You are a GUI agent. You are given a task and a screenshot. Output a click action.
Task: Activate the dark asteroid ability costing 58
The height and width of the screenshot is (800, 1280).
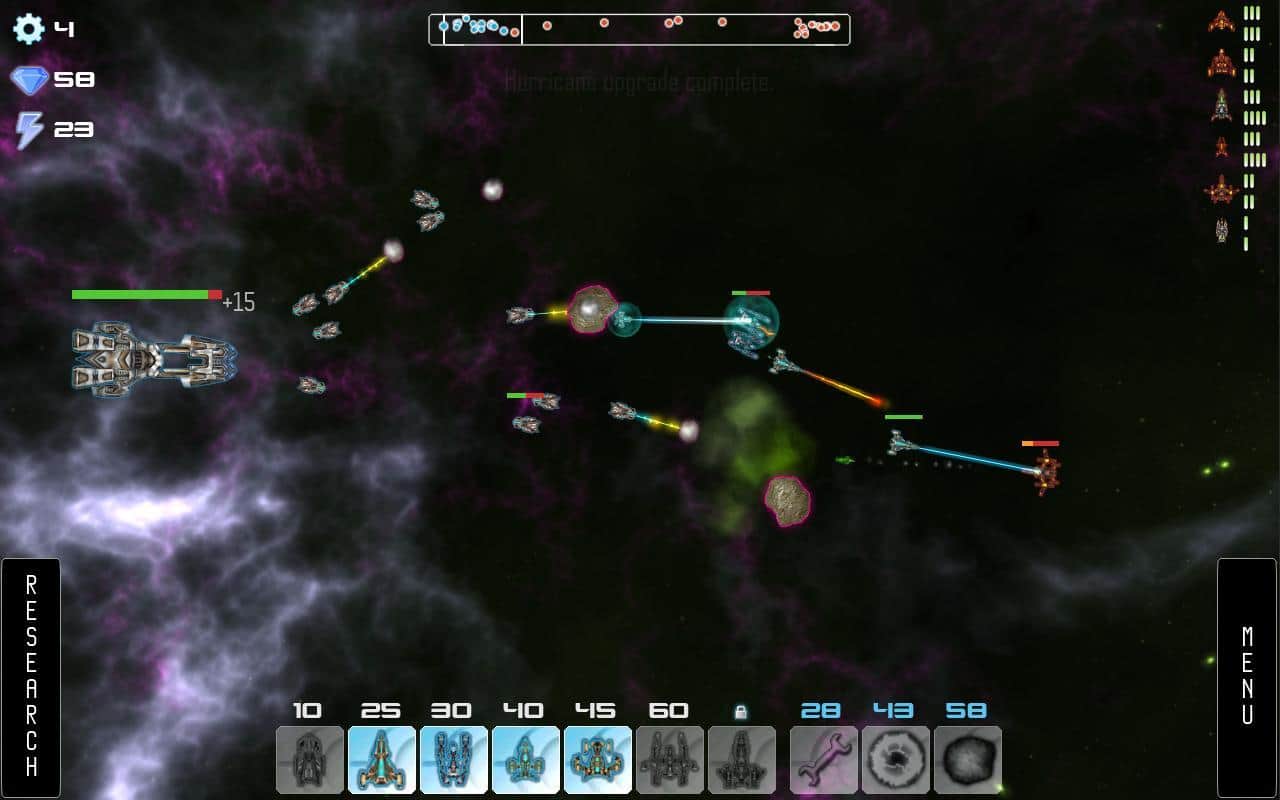click(968, 760)
